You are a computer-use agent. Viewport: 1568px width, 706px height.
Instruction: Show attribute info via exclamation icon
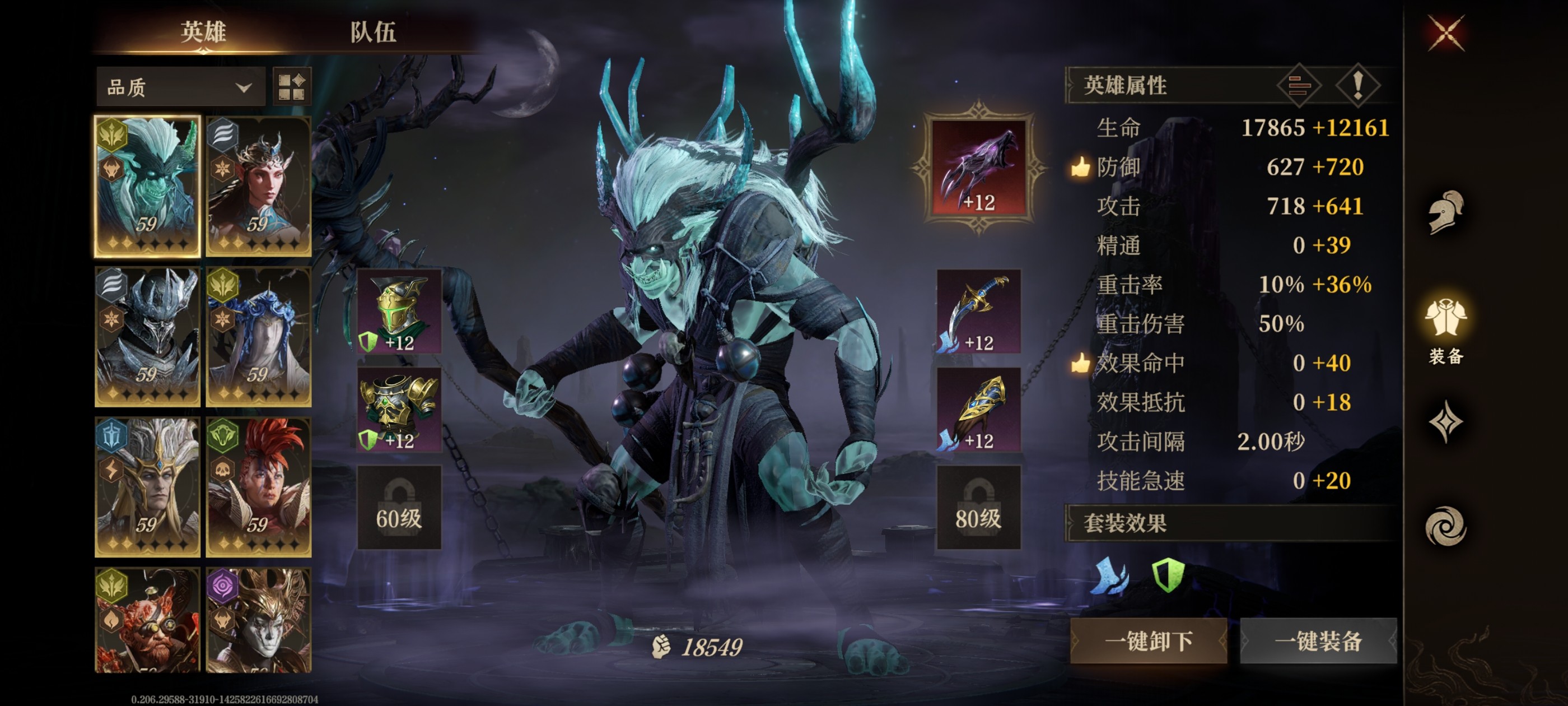pos(1357,85)
